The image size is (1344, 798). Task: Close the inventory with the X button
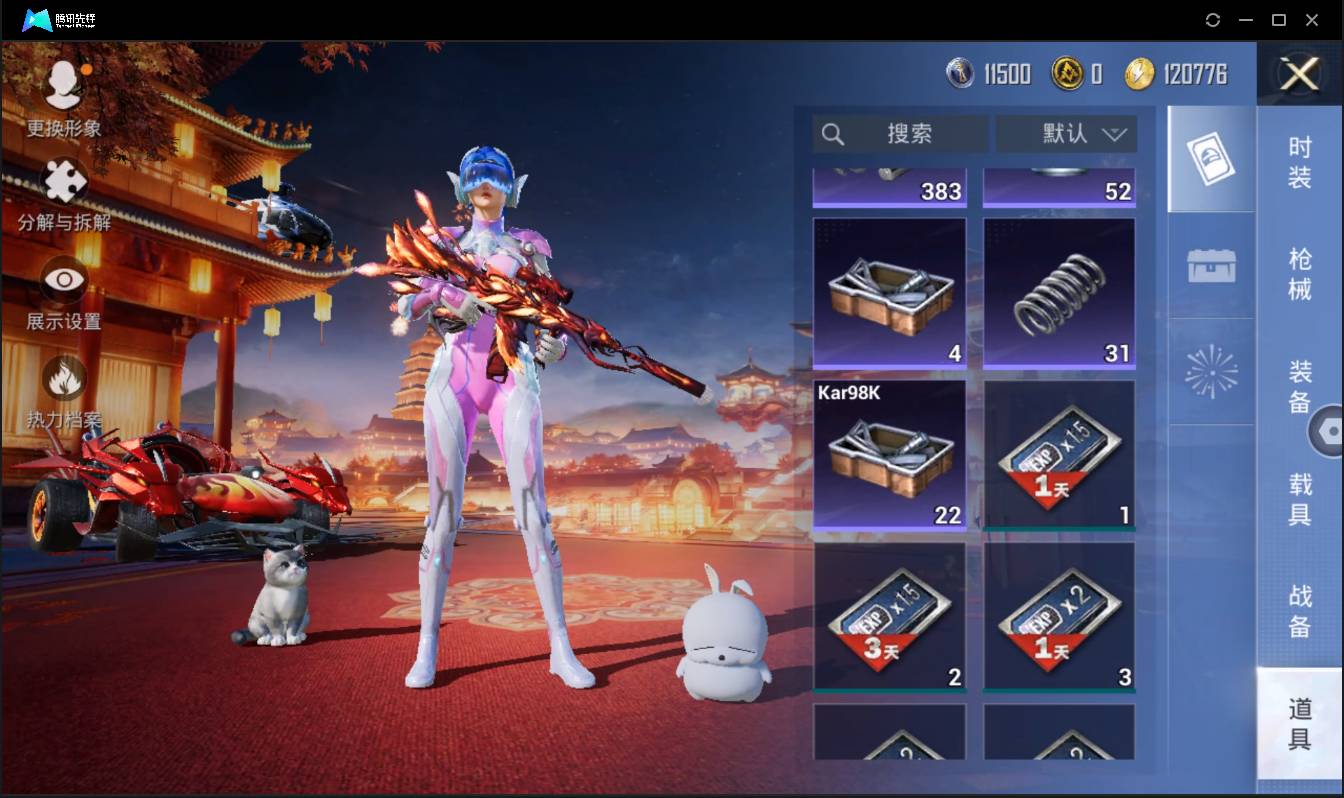pos(1299,74)
